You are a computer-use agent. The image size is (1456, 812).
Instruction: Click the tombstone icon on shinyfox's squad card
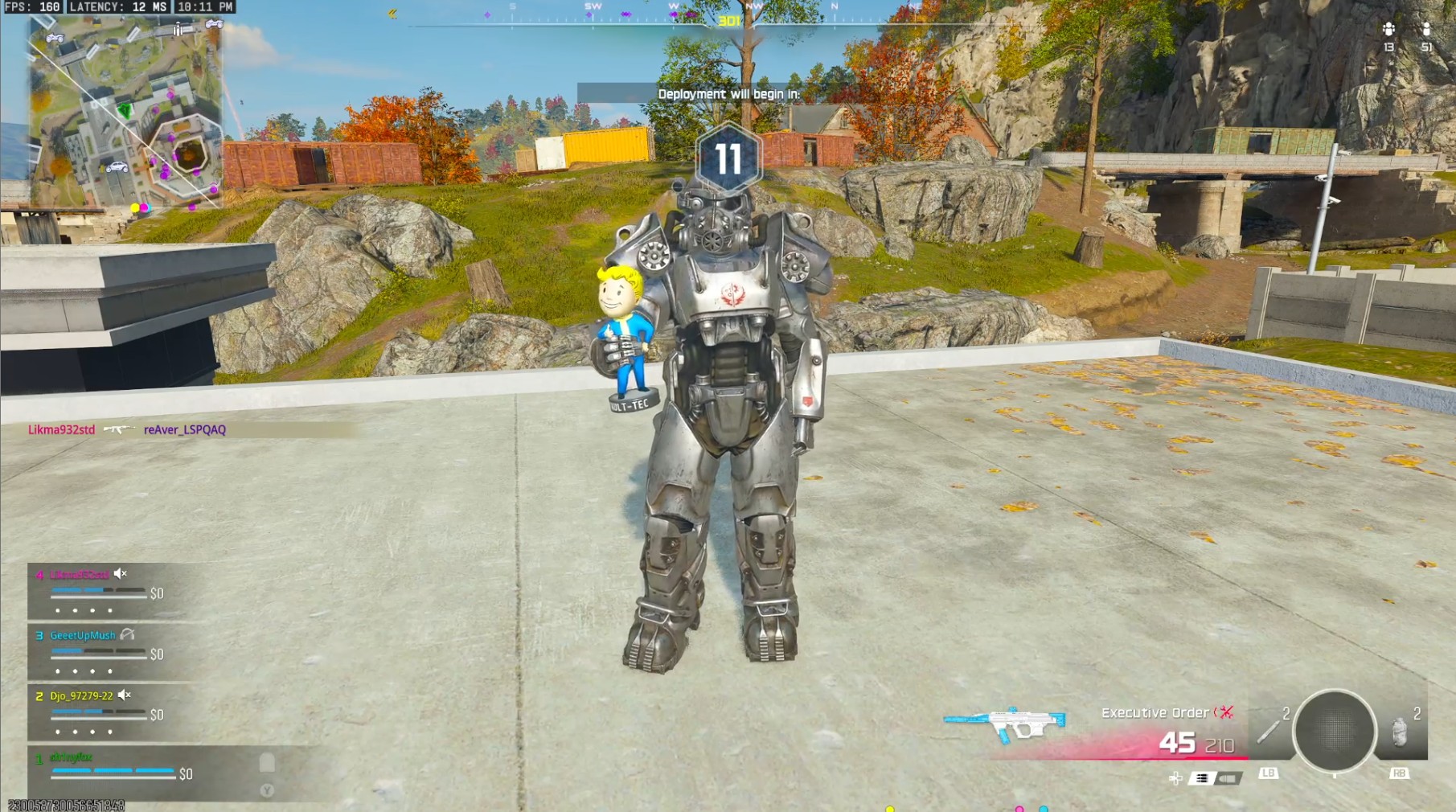click(x=265, y=761)
